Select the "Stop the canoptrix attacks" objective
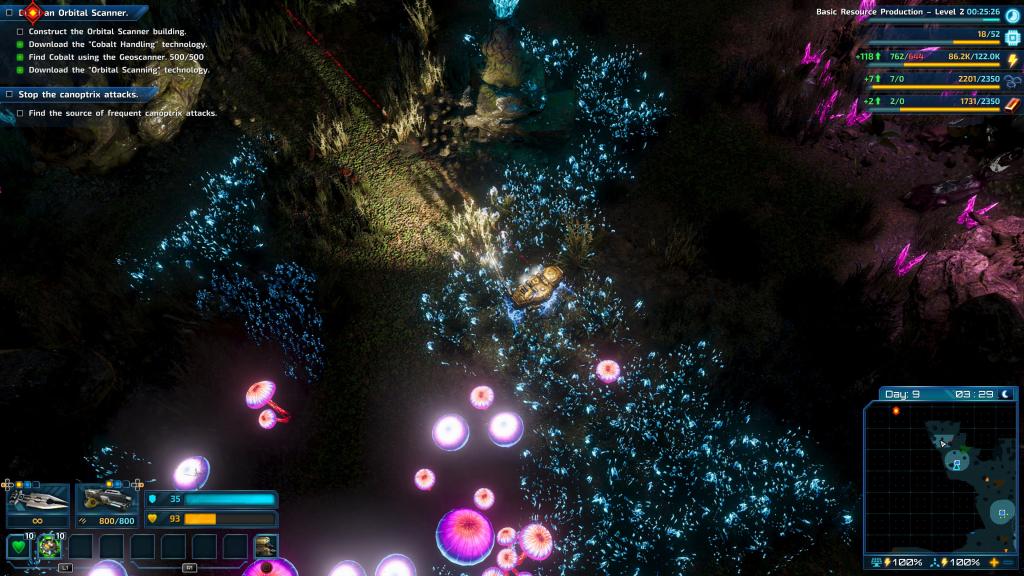 [x=78, y=94]
